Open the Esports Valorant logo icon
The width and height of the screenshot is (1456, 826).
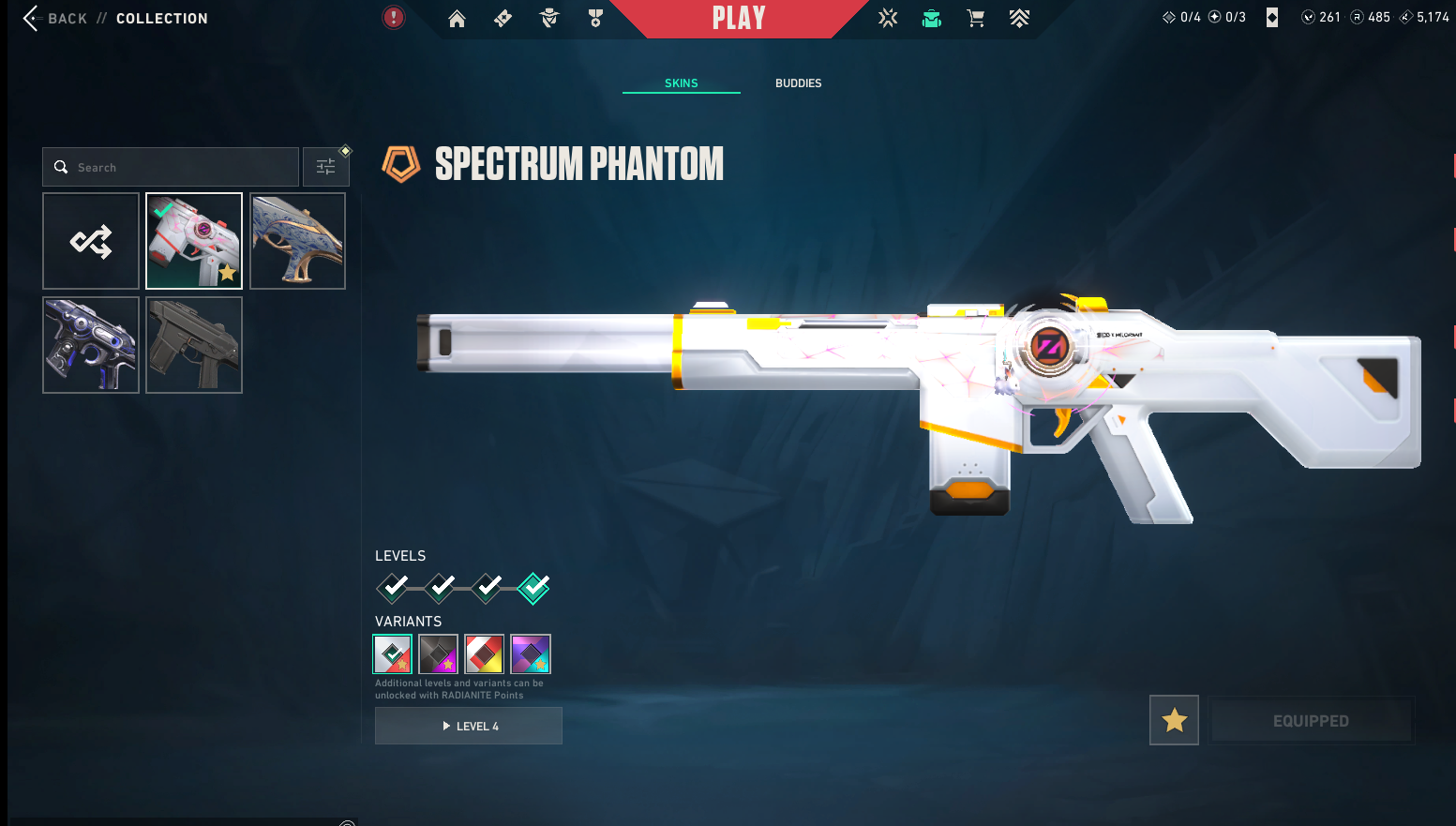(x=888, y=18)
